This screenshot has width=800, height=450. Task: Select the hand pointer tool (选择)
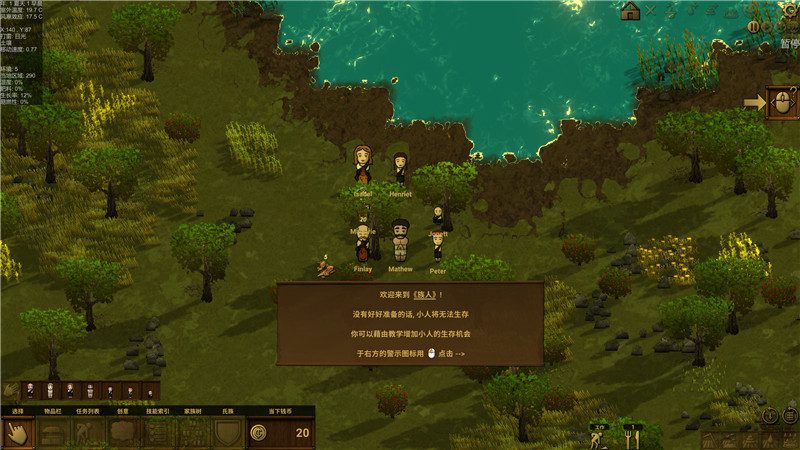[x=18, y=433]
